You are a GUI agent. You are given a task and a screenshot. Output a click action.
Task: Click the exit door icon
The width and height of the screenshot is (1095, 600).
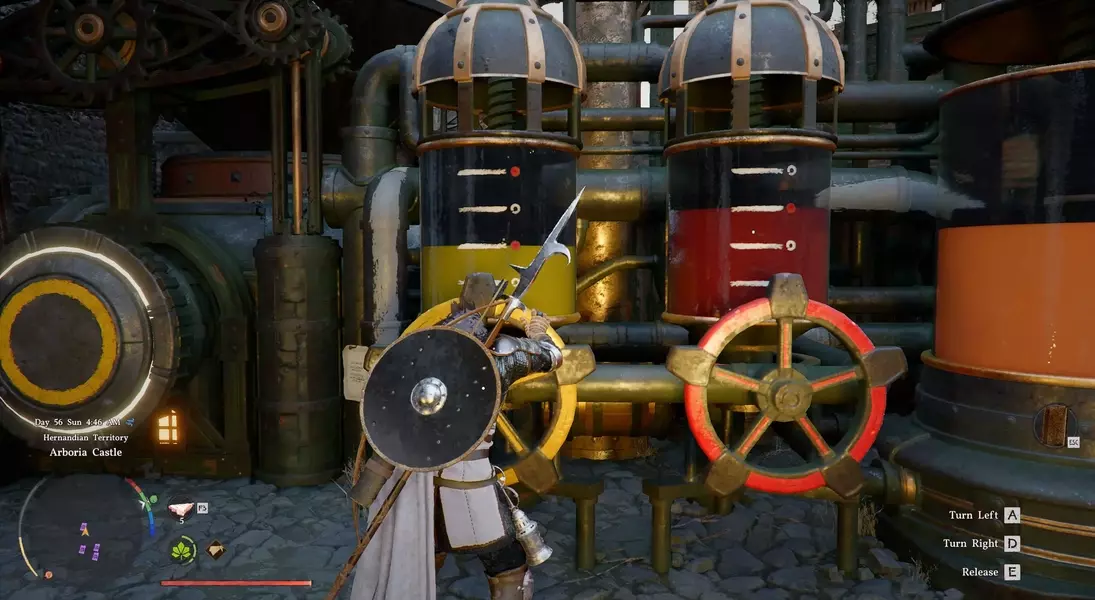pos(1051,425)
